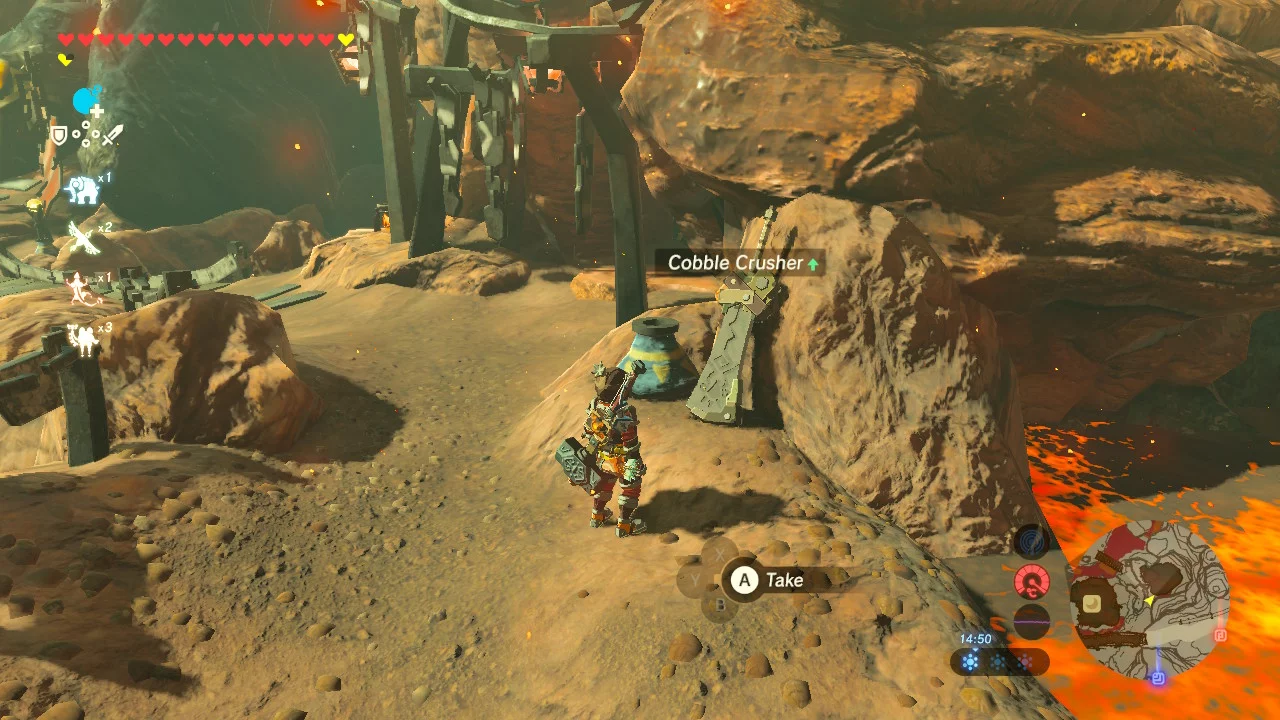Toggle the B button on the control pad
Image resolution: width=1280 pixels, height=720 pixels.
[721, 605]
